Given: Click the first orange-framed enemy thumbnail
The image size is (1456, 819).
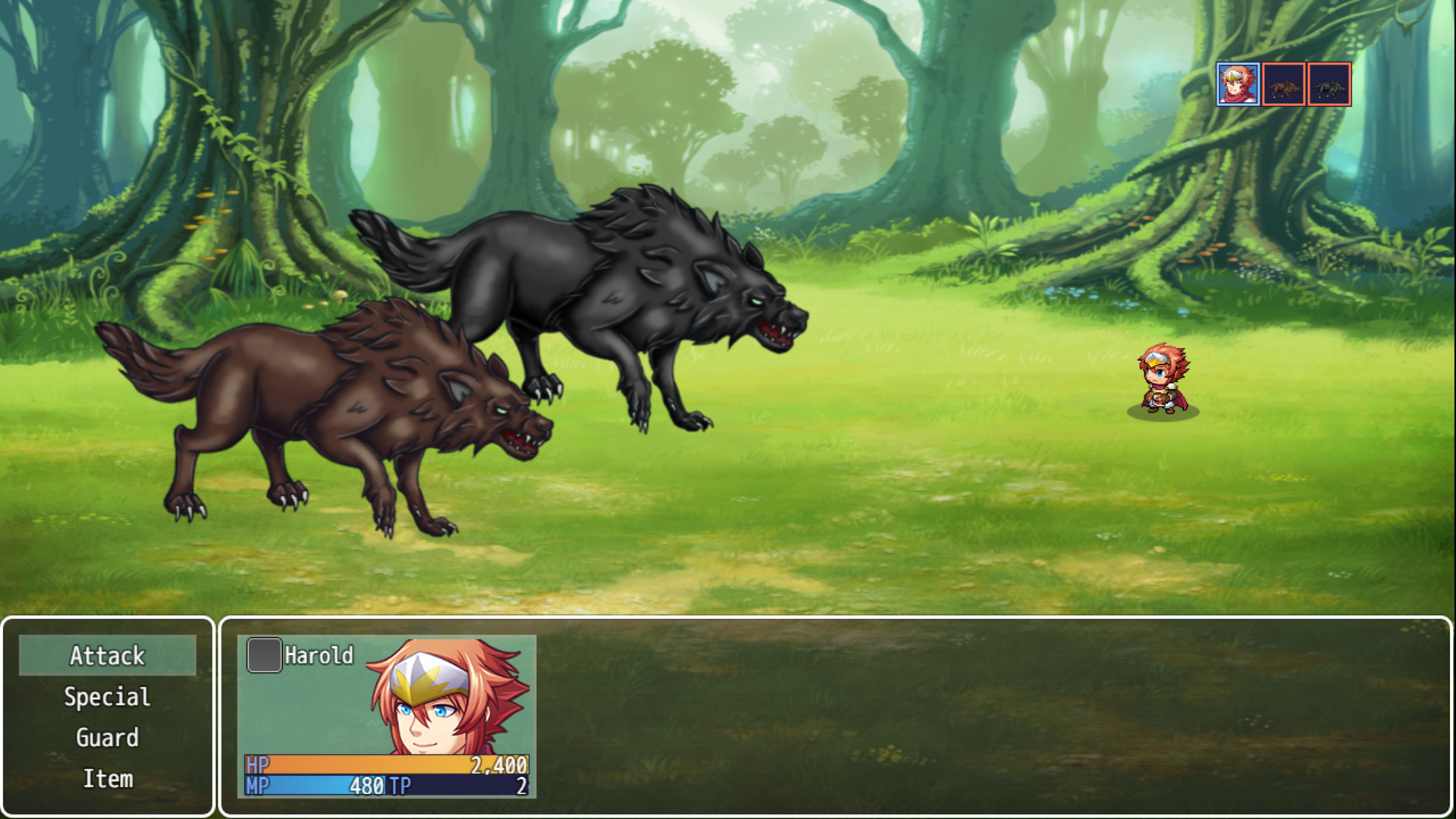Looking at the screenshot, I should click(1282, 85).
